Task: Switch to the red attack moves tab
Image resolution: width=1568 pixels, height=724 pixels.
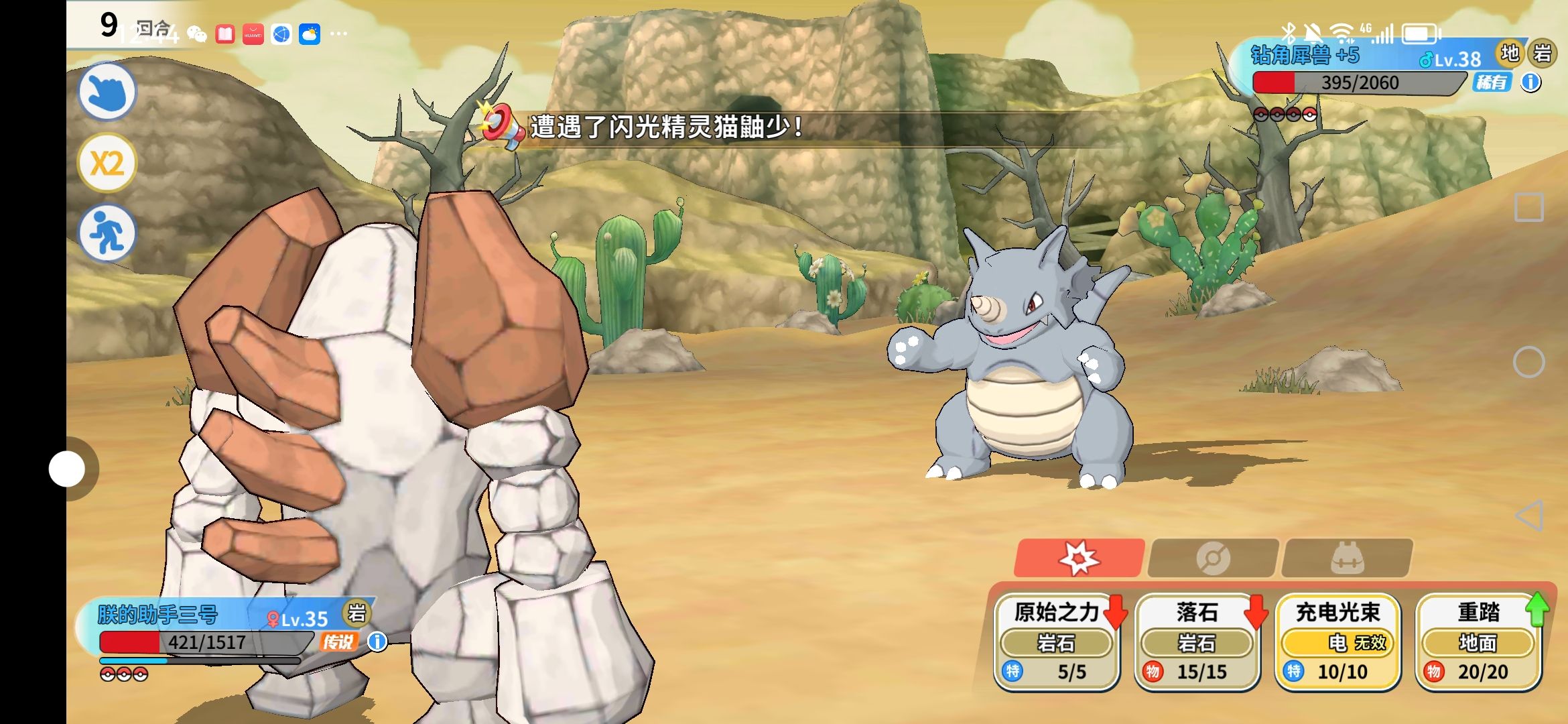Action: 1079,558
